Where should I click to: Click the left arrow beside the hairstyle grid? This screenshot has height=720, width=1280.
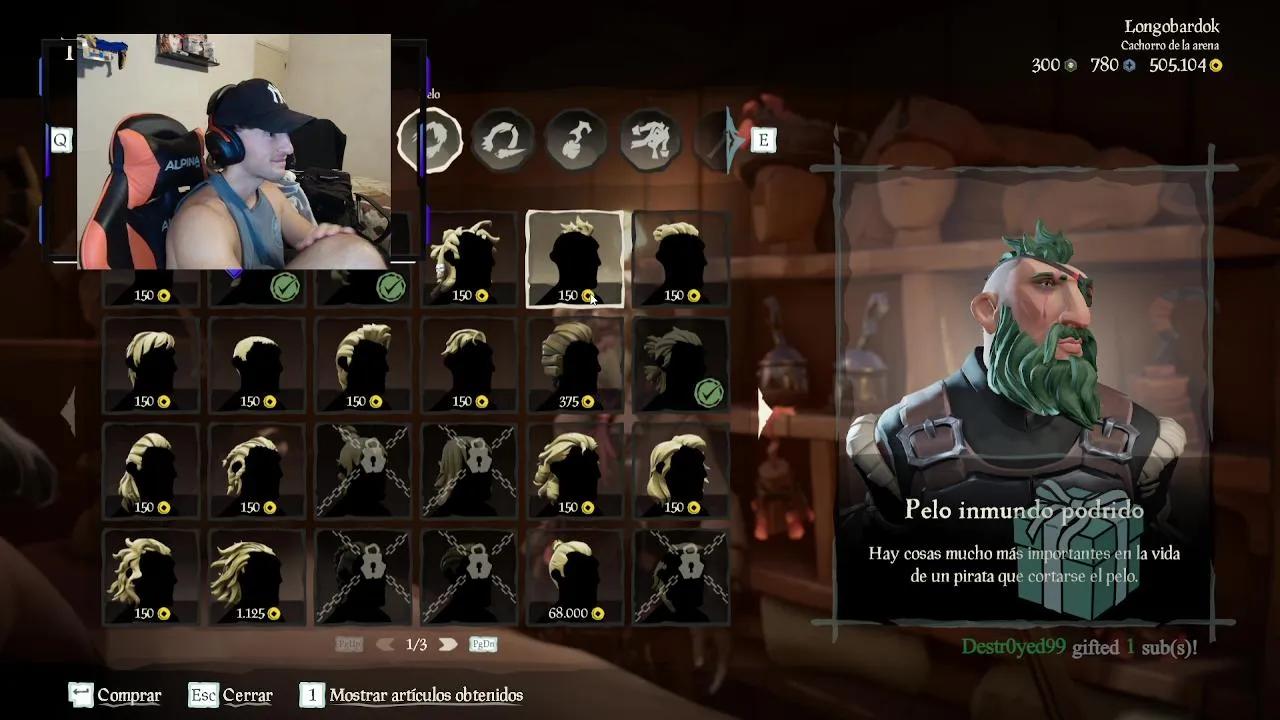coord(68,410)
